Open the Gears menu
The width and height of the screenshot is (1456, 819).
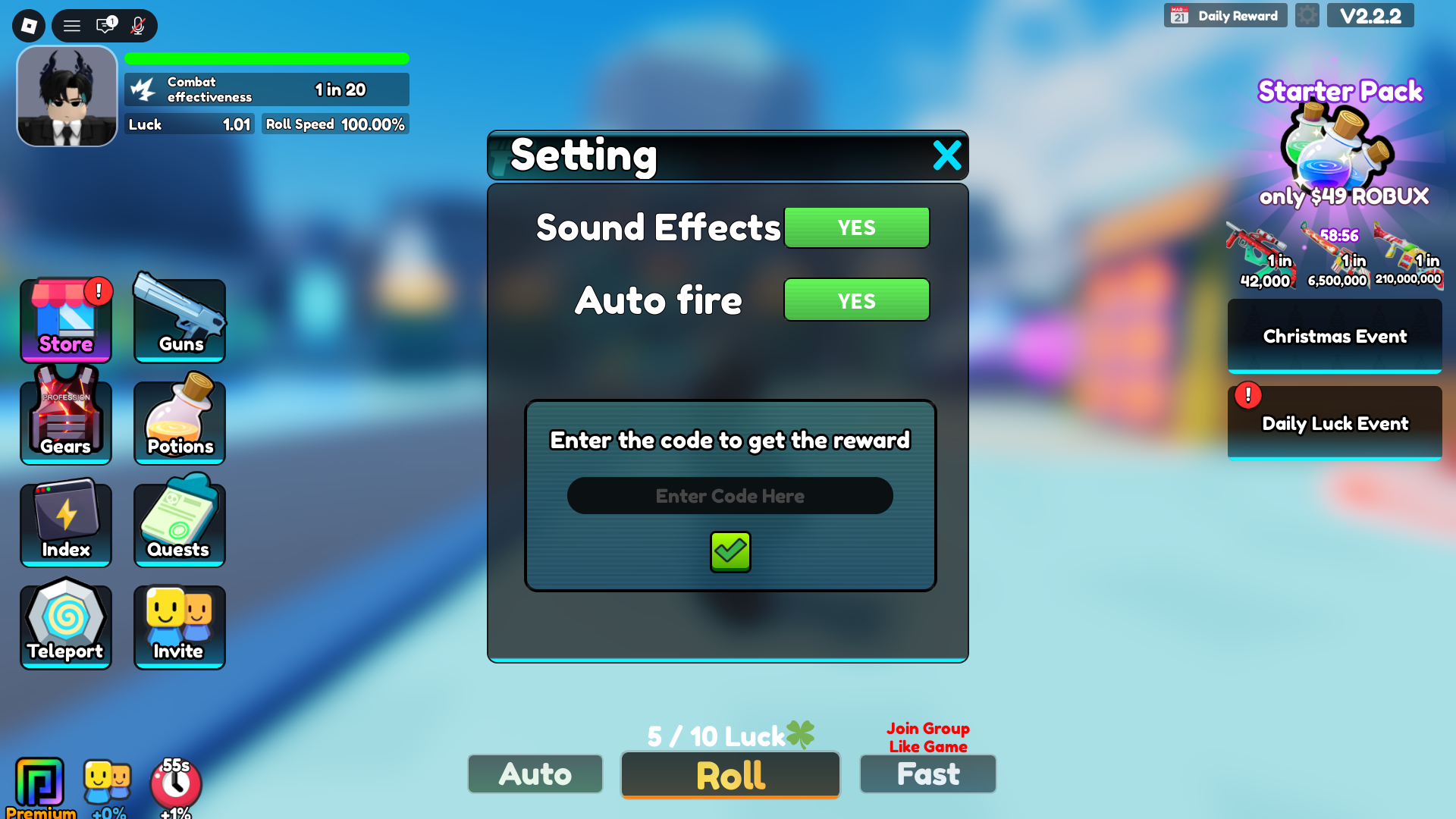click(x=66, y=419)
